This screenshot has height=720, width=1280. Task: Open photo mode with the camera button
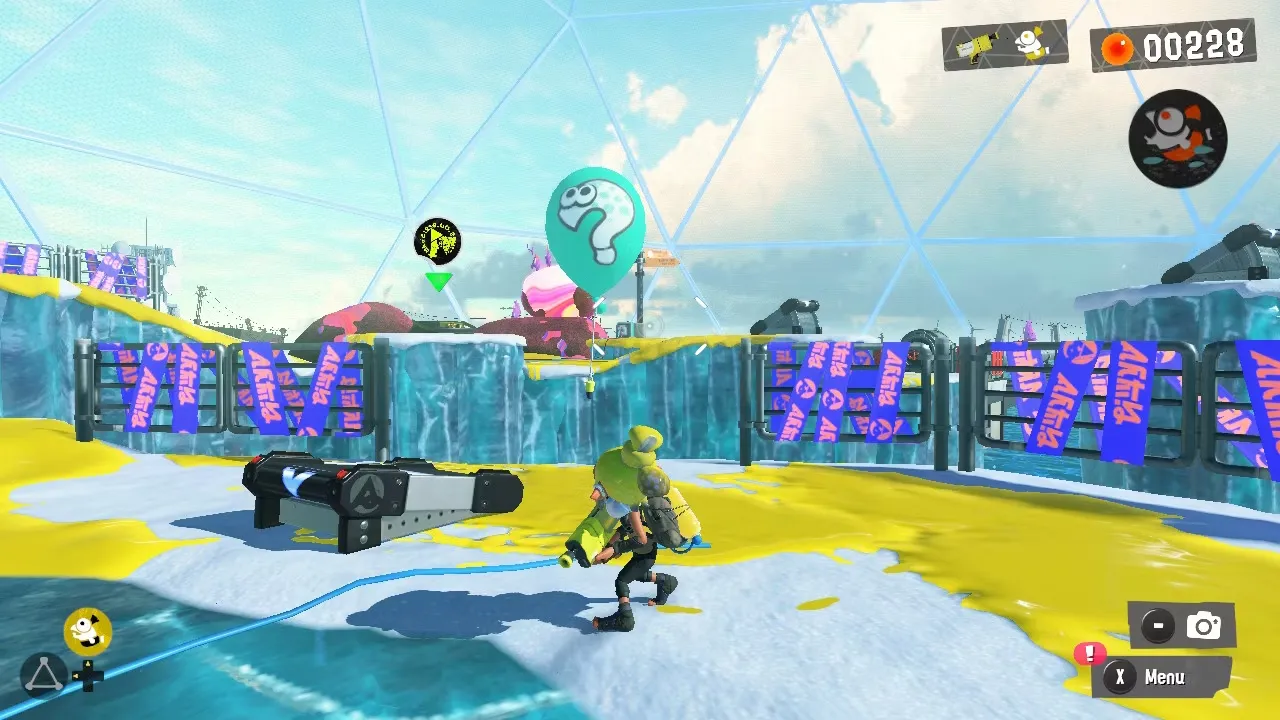[x=1182, y=626]
